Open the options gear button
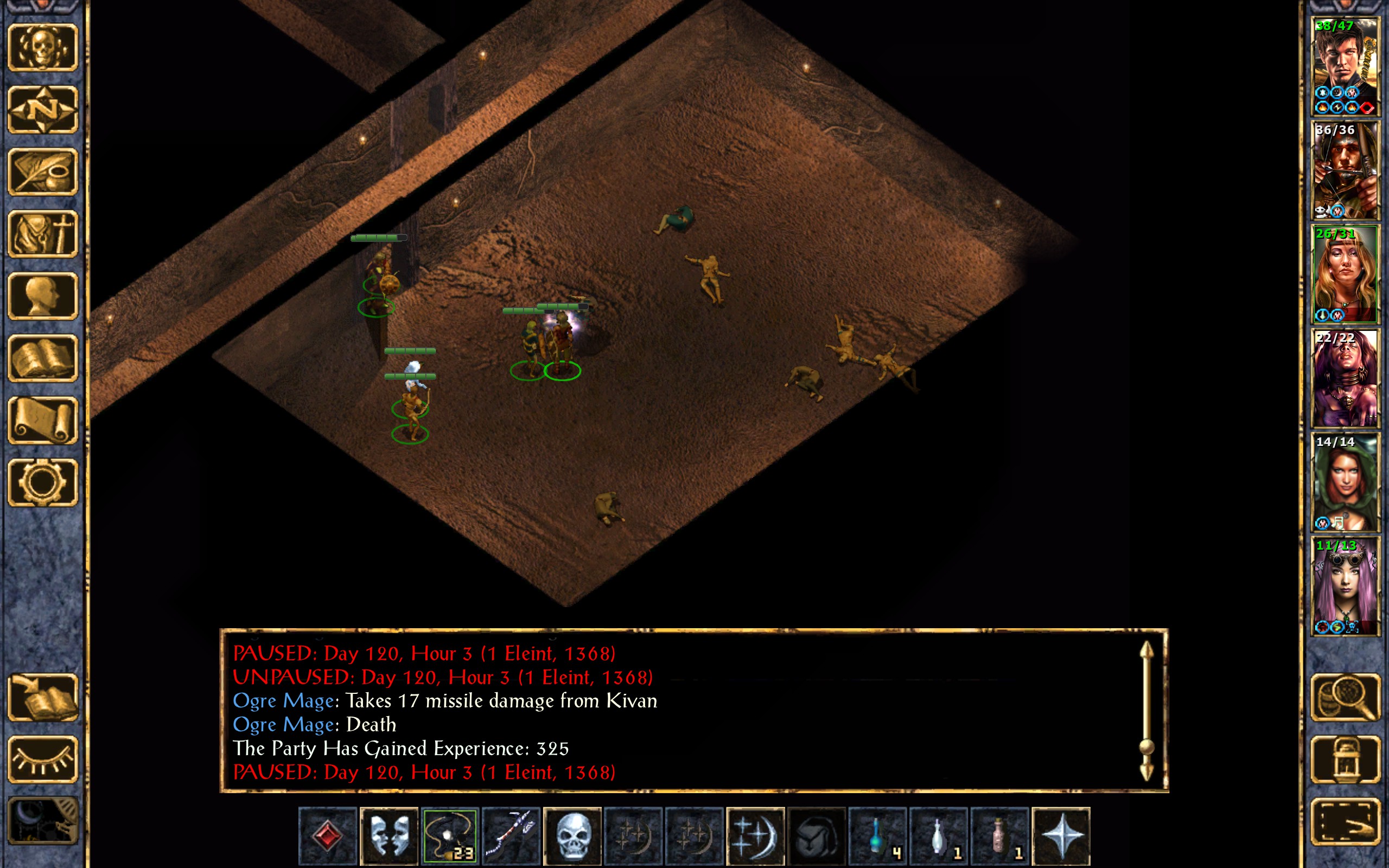Screen dimensions: 1389x868 click(43, 482)
